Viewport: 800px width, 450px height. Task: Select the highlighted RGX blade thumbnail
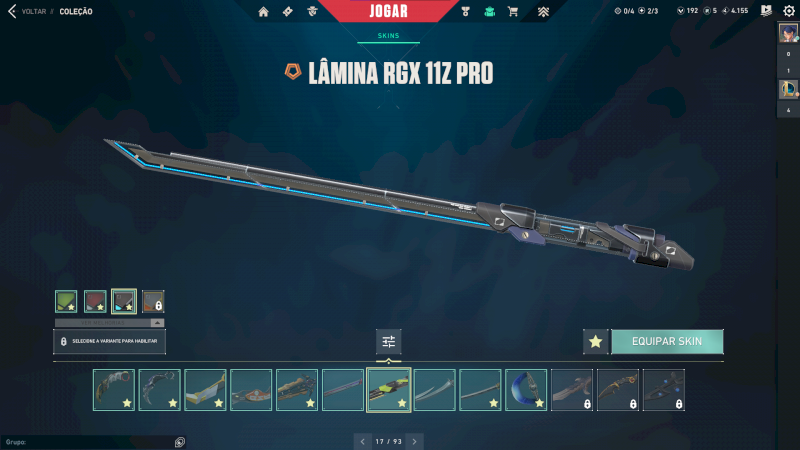coord(388,390)
